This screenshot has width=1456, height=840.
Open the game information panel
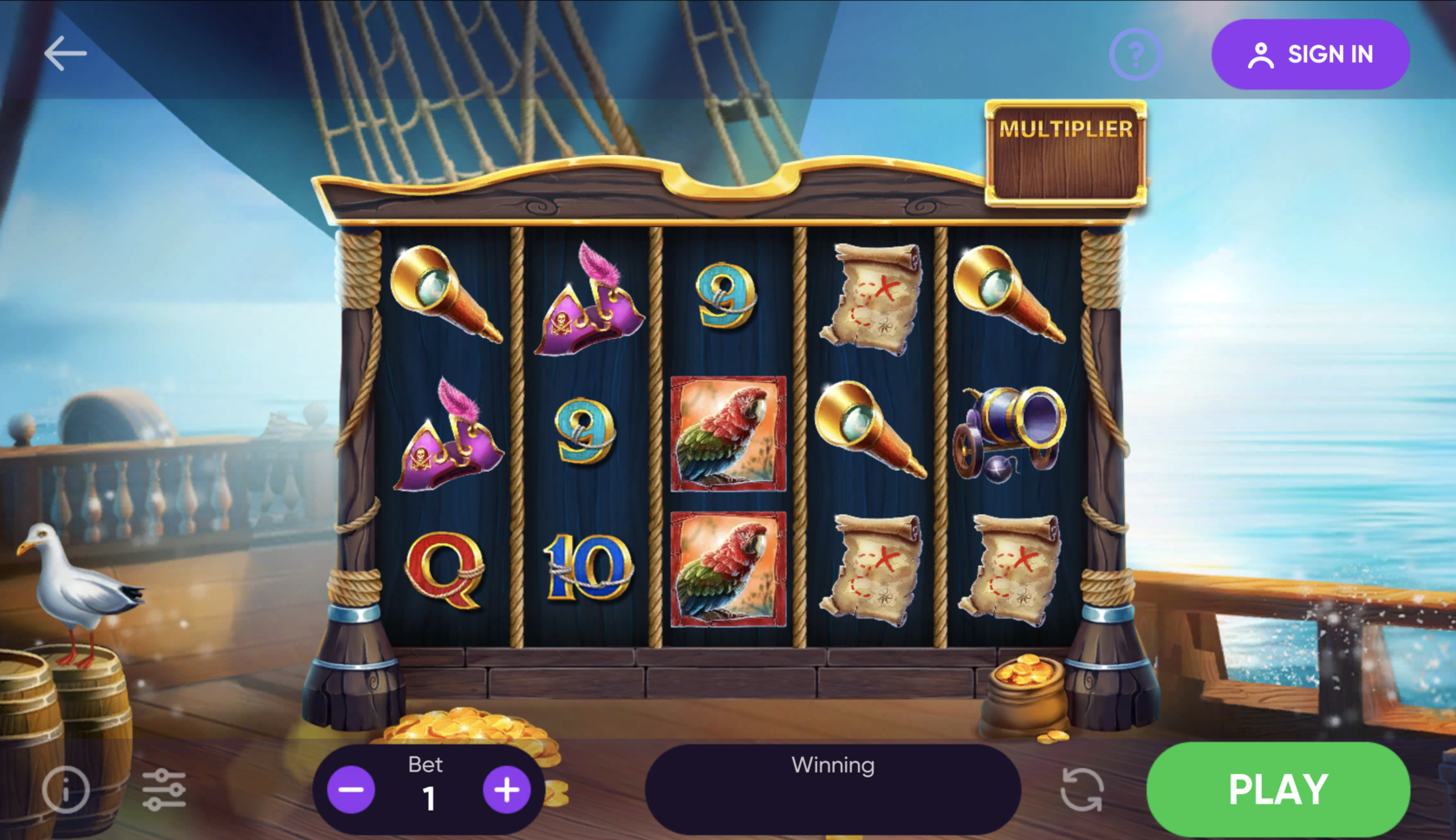pyautogui.click(x=66, y=788)
